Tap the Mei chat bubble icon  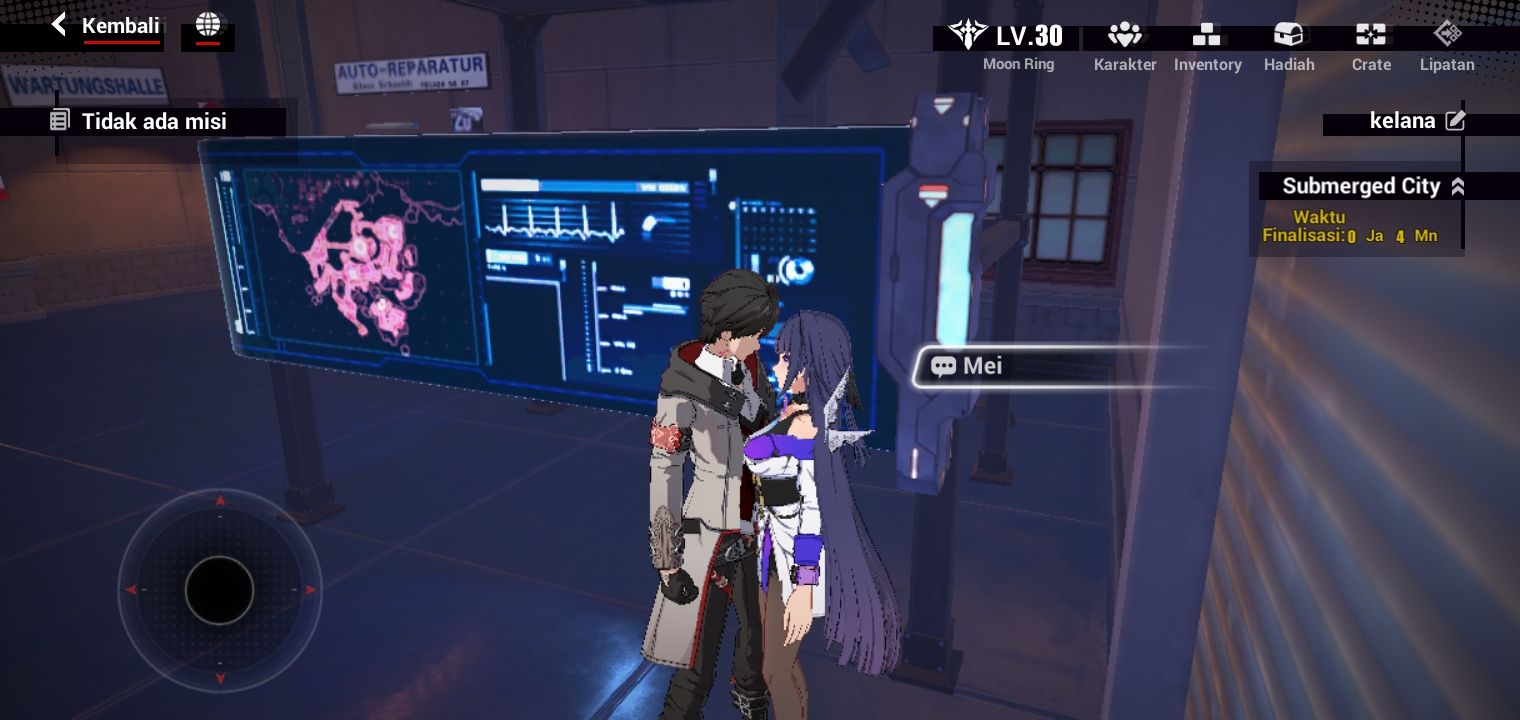[x=943, y=366]
